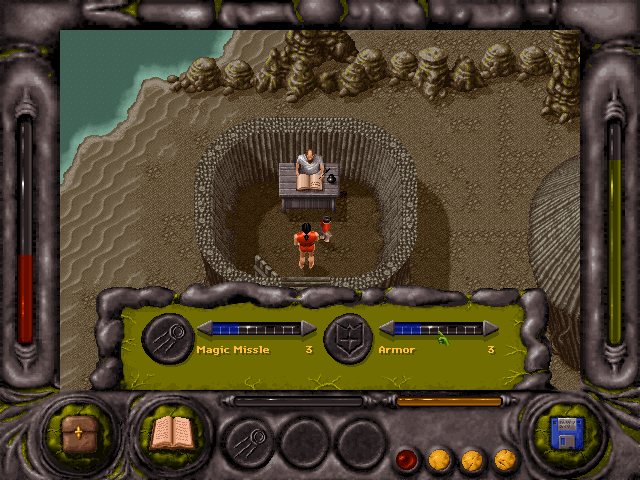Open the inventory bag
Viewport: 640px width, 480px height.
77,433
